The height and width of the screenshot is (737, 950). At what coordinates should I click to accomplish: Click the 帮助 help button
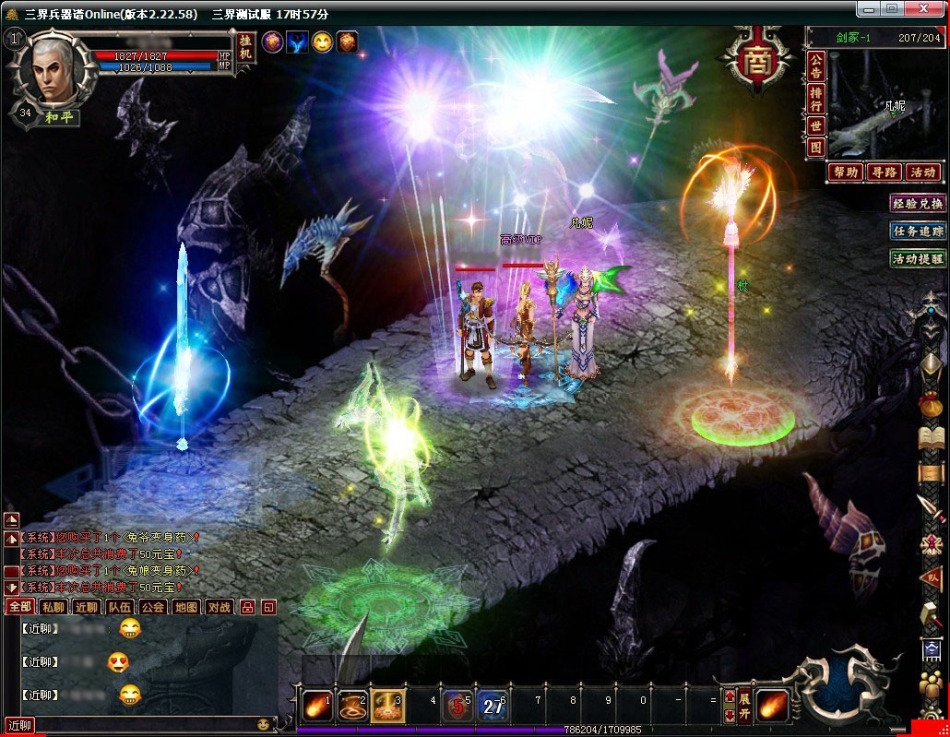(x=845, y=172)
